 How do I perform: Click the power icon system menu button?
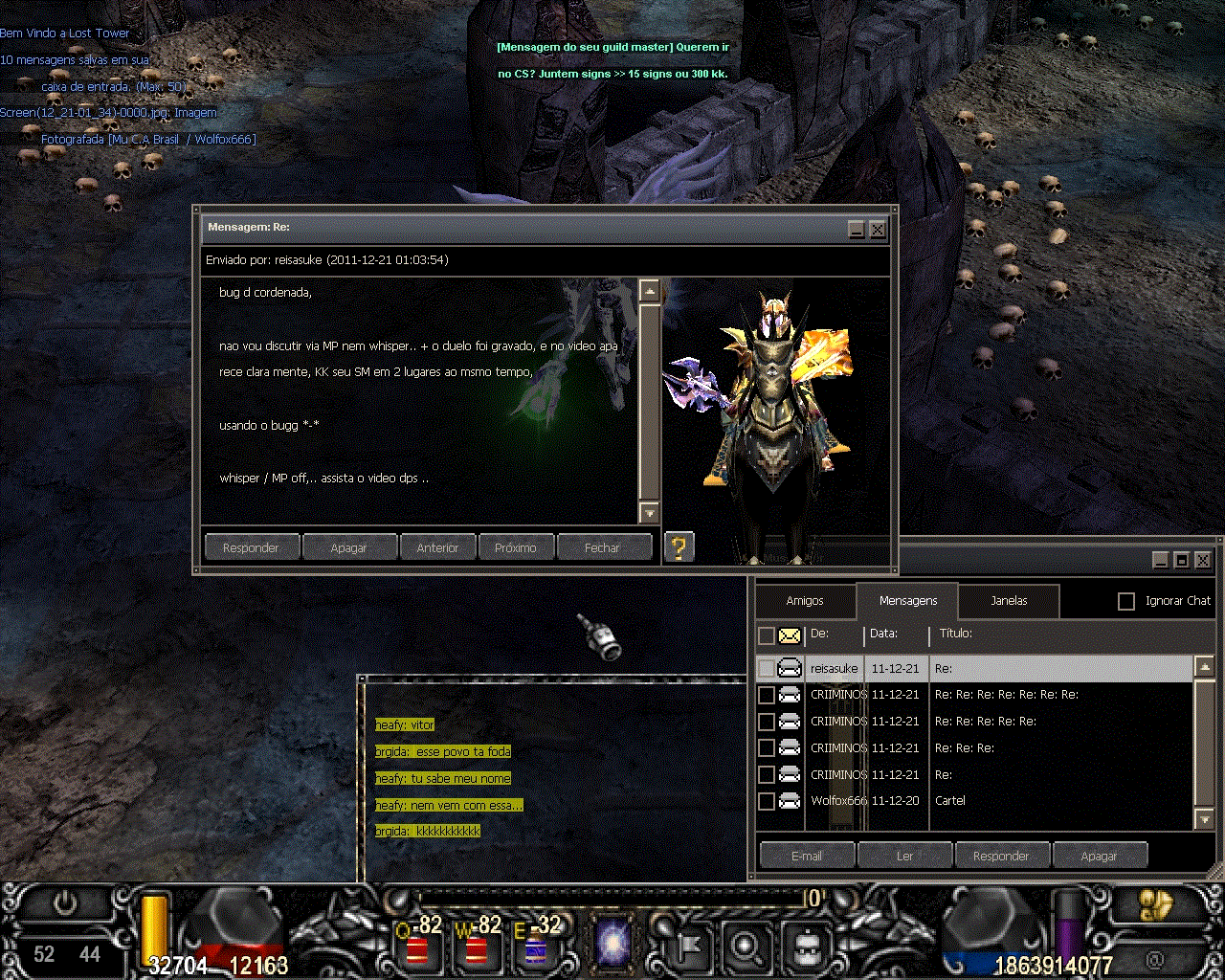coord(65,903)
